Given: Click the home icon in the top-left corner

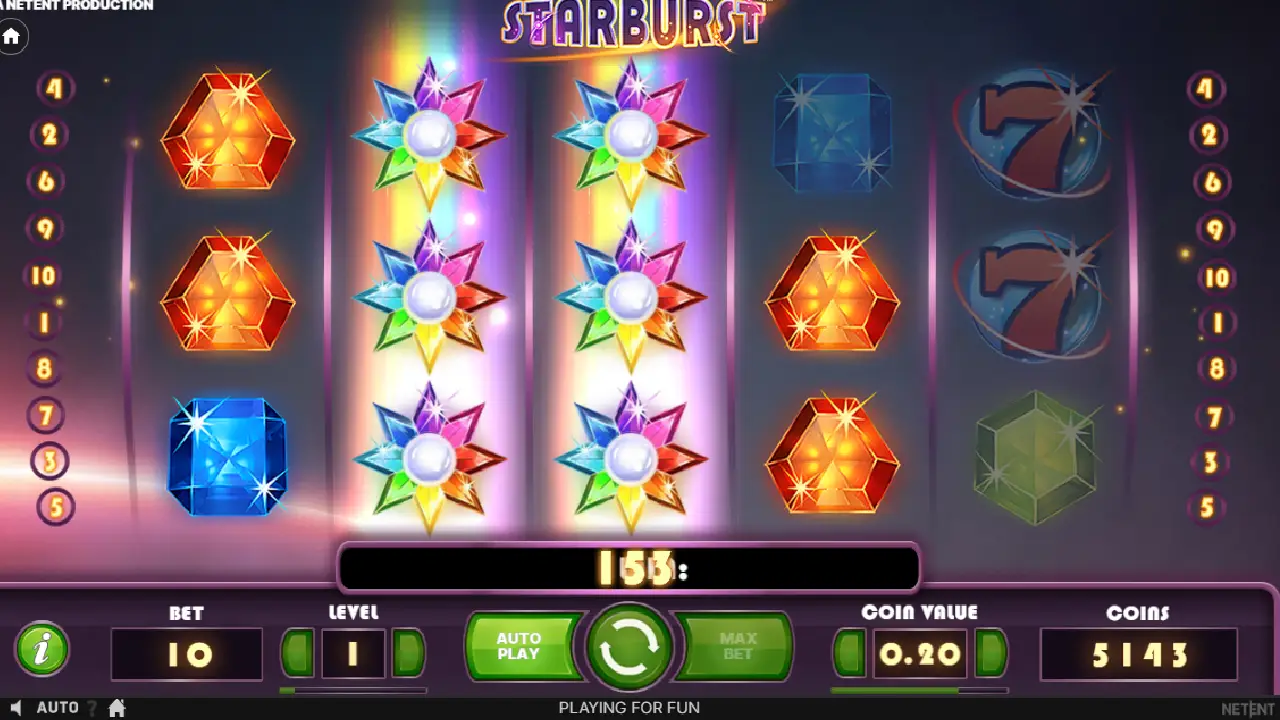Looking at the screenshot, I should click(12, 37).
